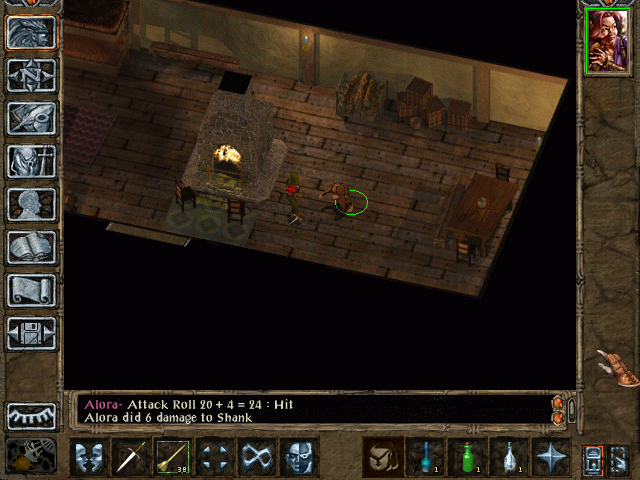This screenshot has width=640, height=480.
Task: Activate the twin-masks button in action bar
Action: pyautogui.click(x=89, y=457)
